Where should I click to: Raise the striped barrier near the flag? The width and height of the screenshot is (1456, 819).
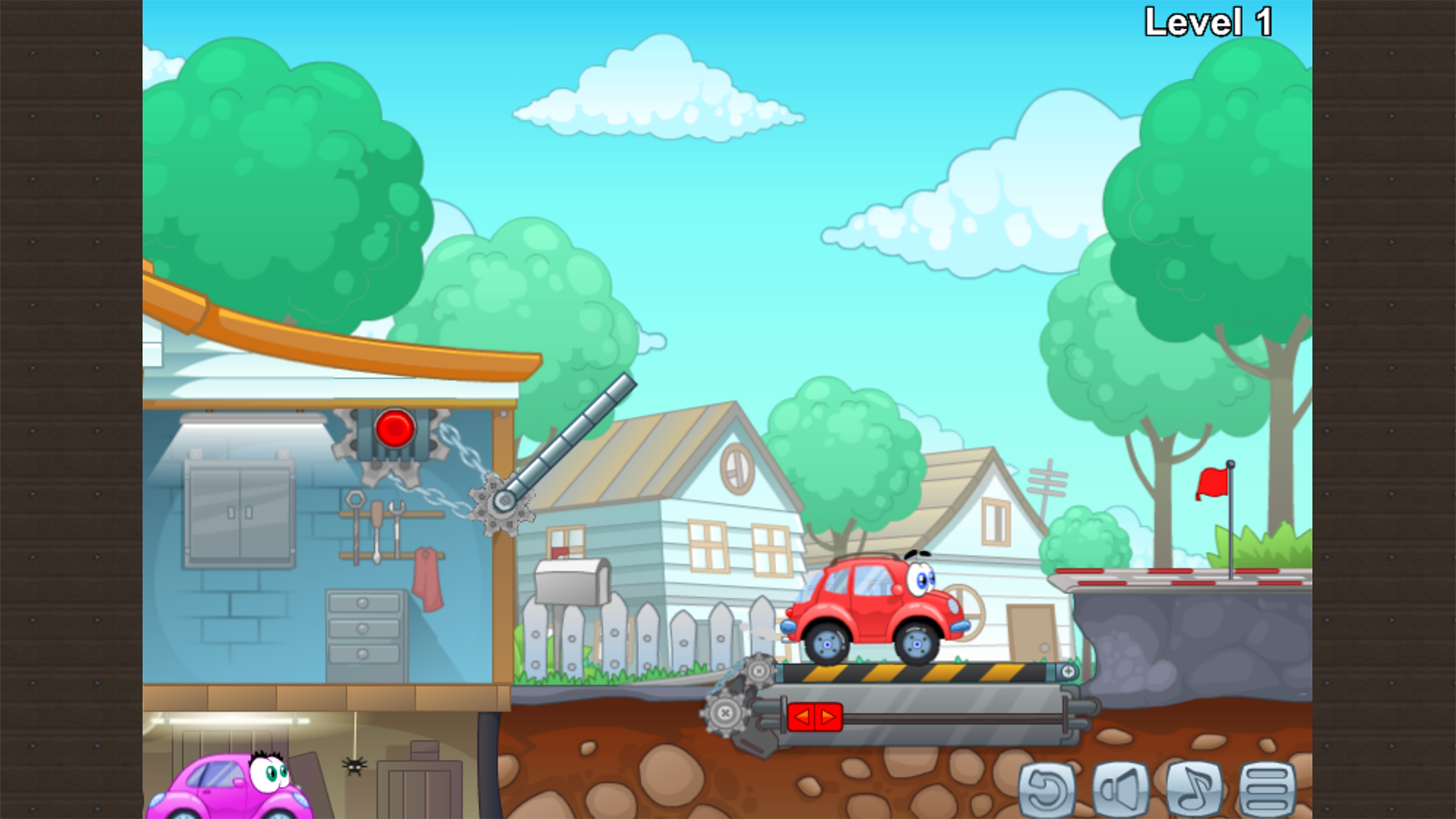pyautogui.click(x=1183, y=571)
